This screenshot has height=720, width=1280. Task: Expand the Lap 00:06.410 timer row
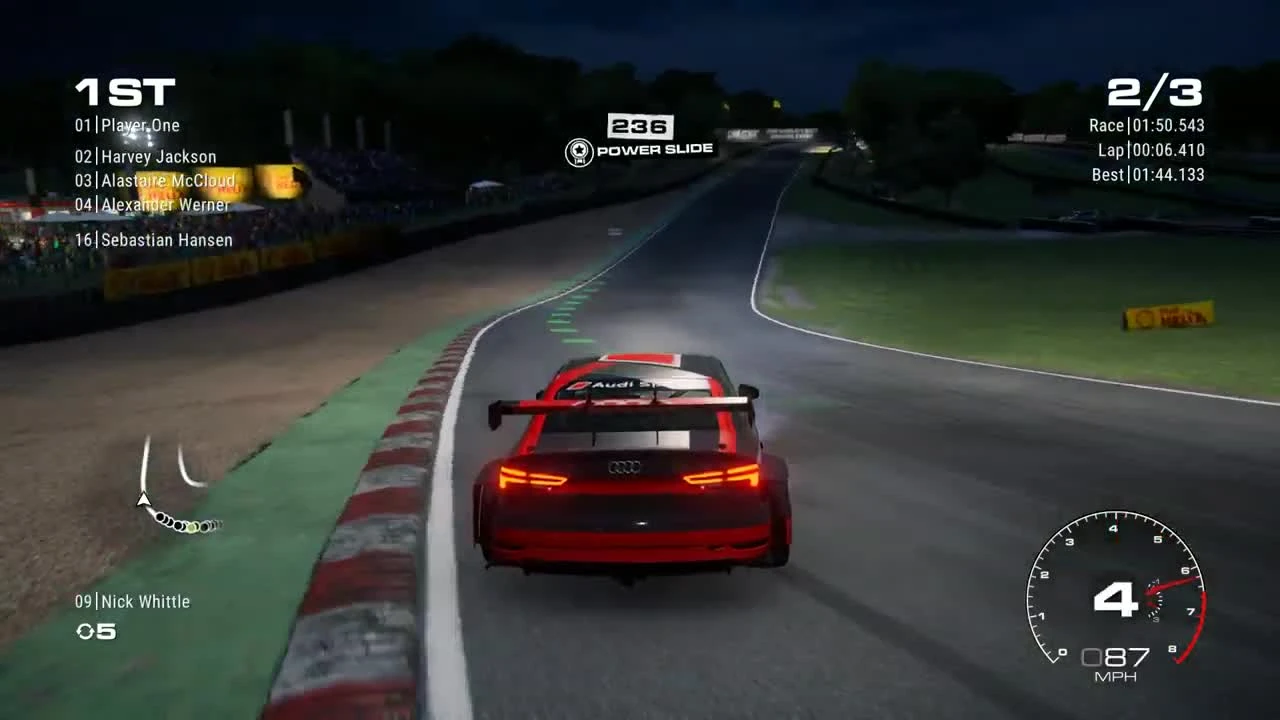(x=1150, y=151)
